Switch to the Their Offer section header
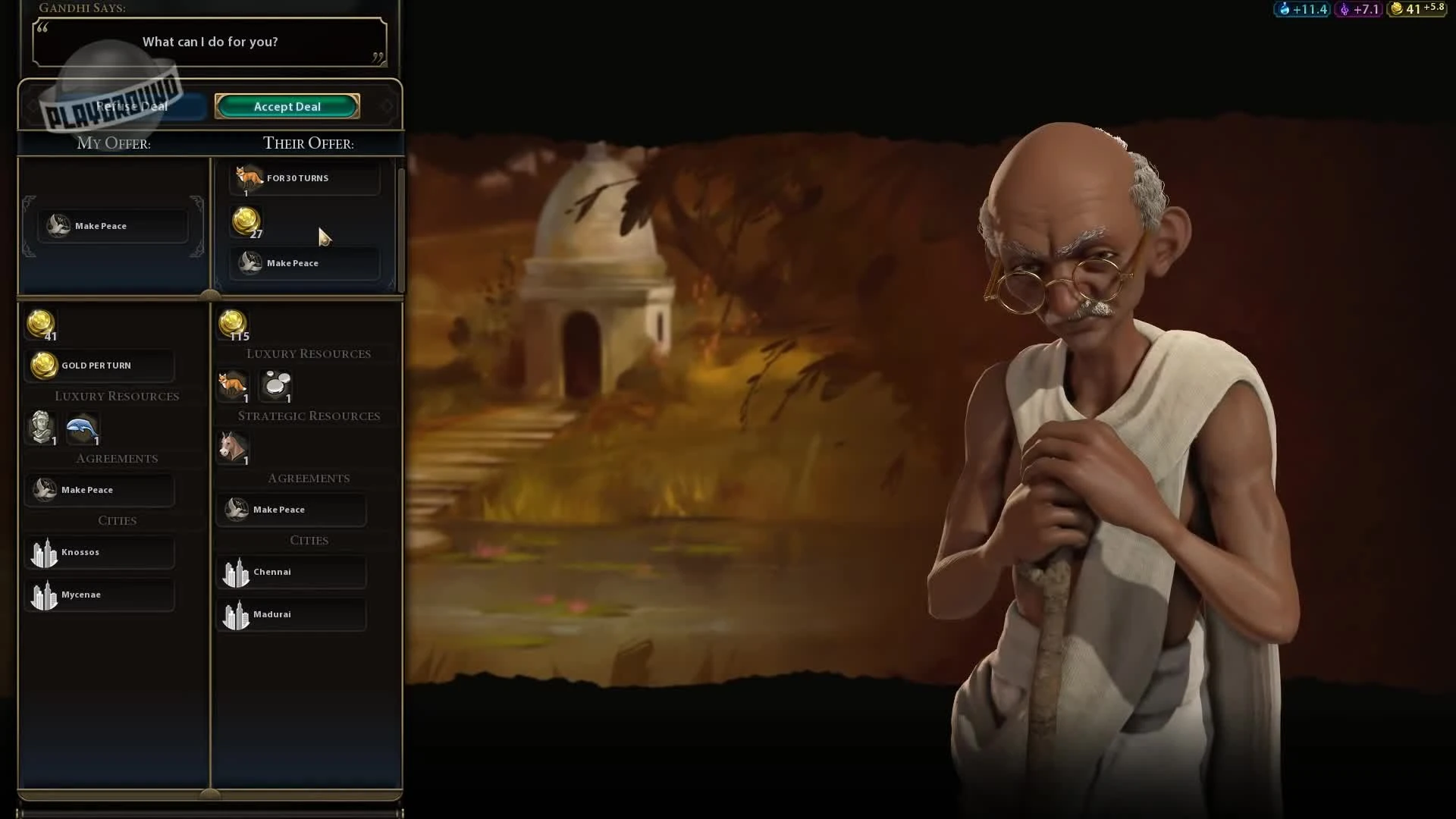1456x819 pixels. click(308, 143)
